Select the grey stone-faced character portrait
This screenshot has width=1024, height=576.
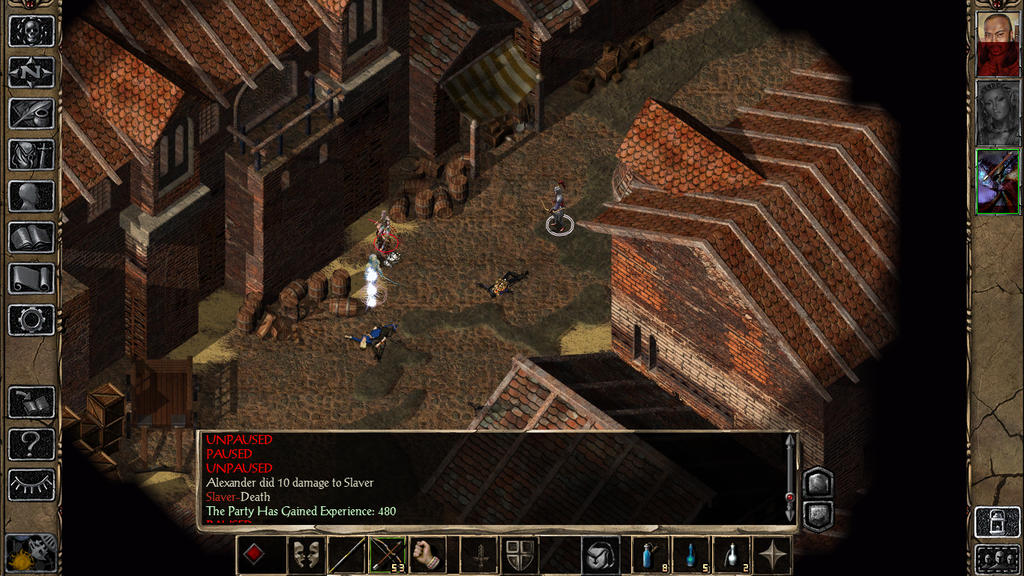pos(997,112)
